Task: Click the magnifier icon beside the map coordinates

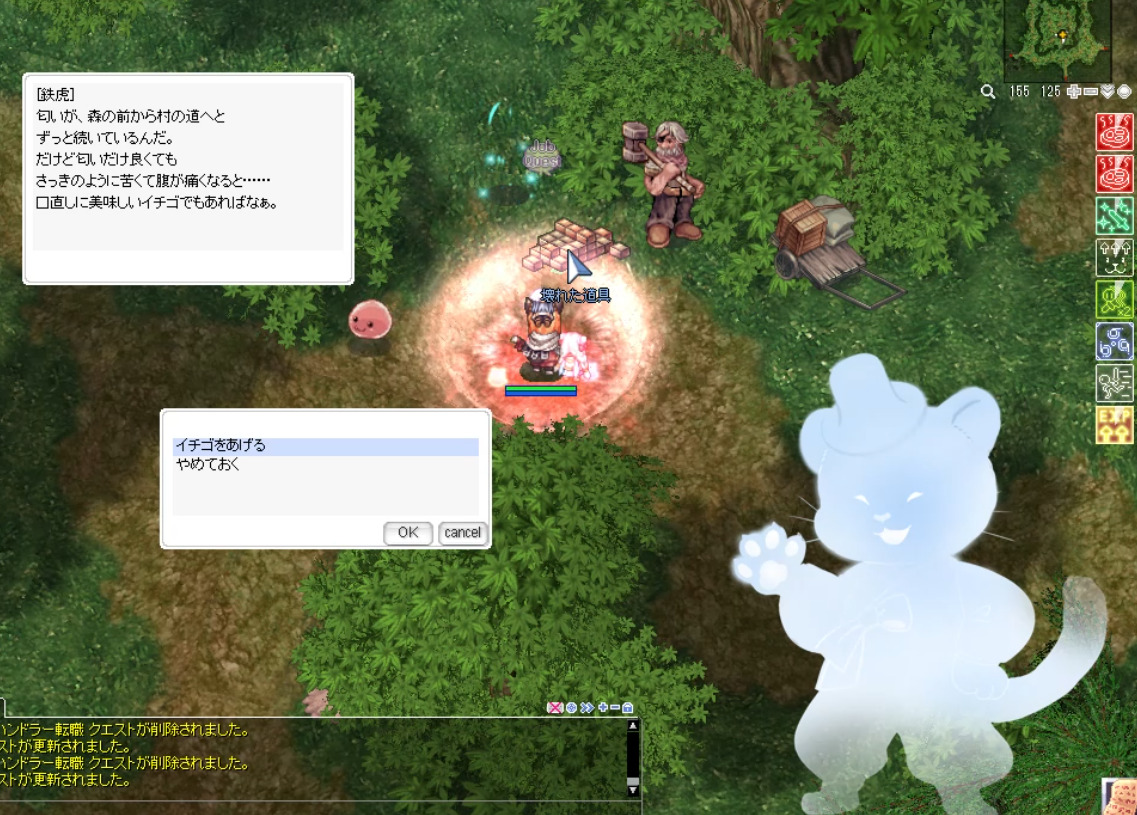Action: click(988, 92)
